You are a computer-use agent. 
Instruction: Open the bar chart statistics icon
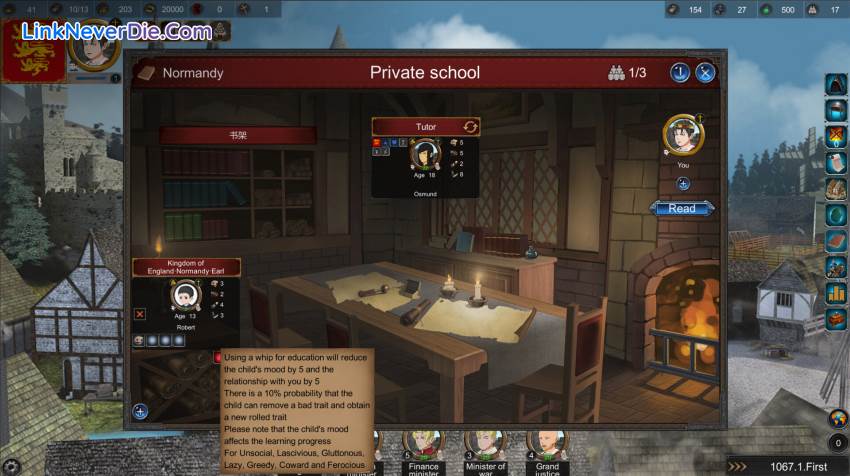836,293
